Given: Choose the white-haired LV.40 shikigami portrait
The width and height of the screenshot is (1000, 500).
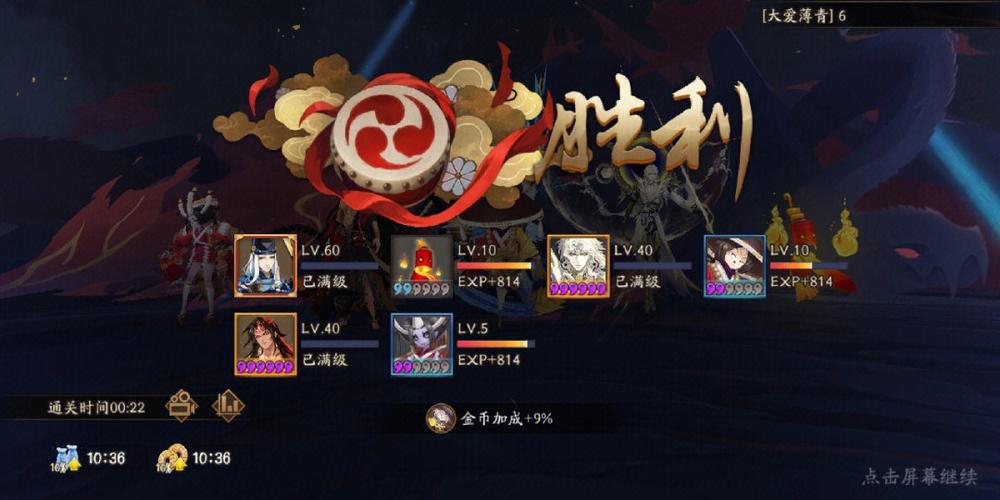Looking at the screenshot, I should click(x=577, y=266).
